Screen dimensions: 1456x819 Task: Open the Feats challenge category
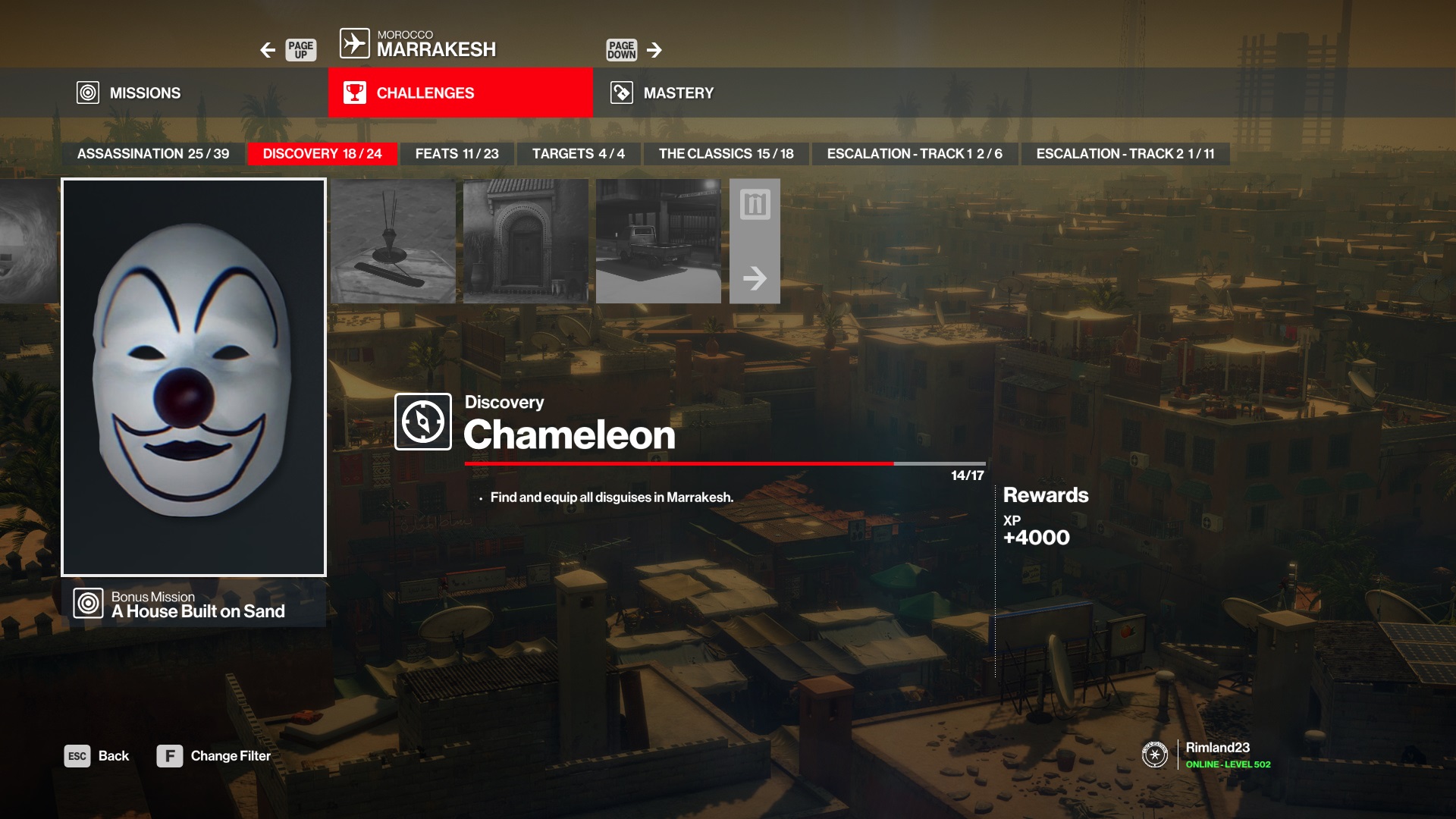pyautogui.click(x=457, y=154)
